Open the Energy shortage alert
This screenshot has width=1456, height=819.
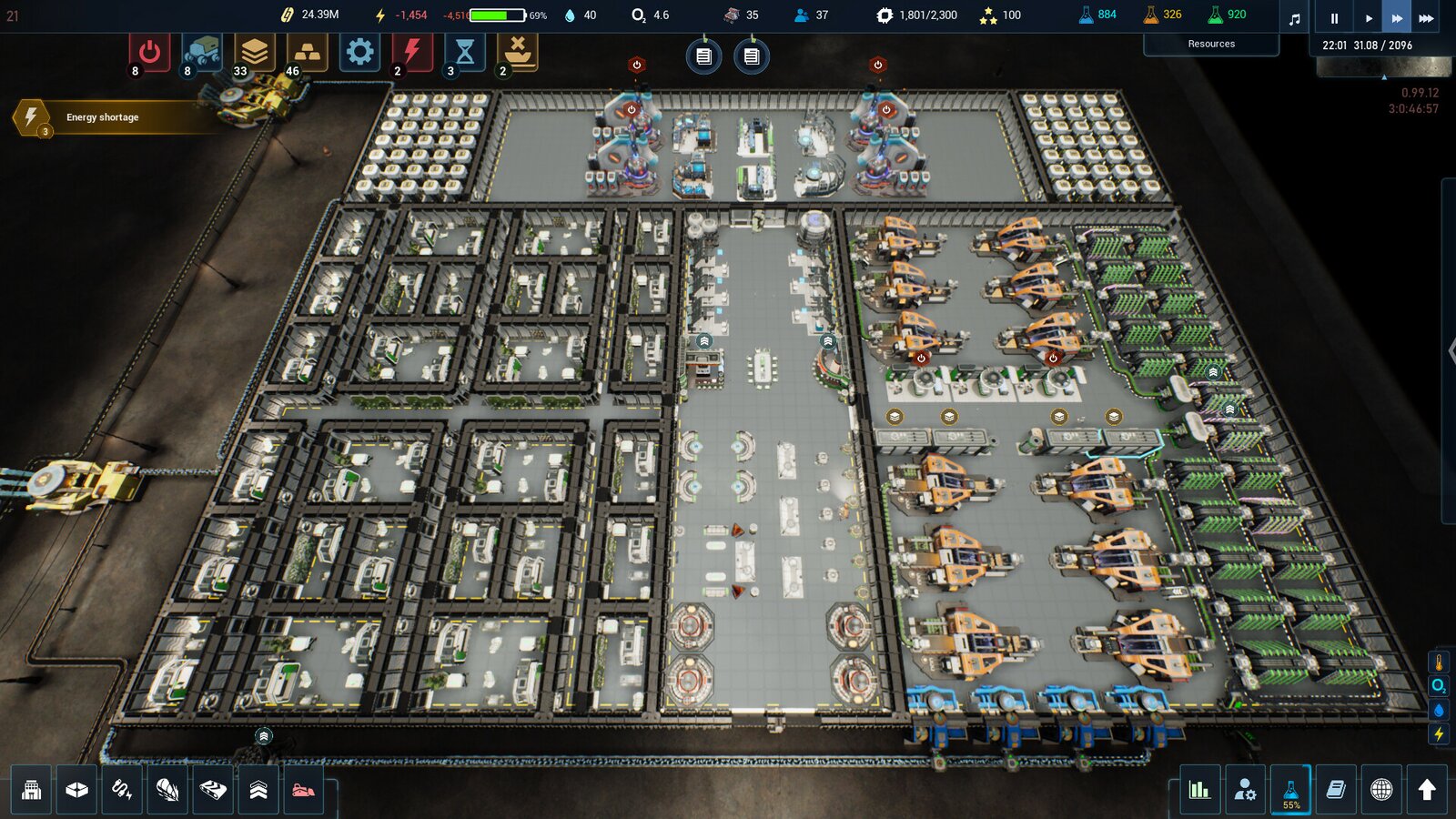(102, 117)
